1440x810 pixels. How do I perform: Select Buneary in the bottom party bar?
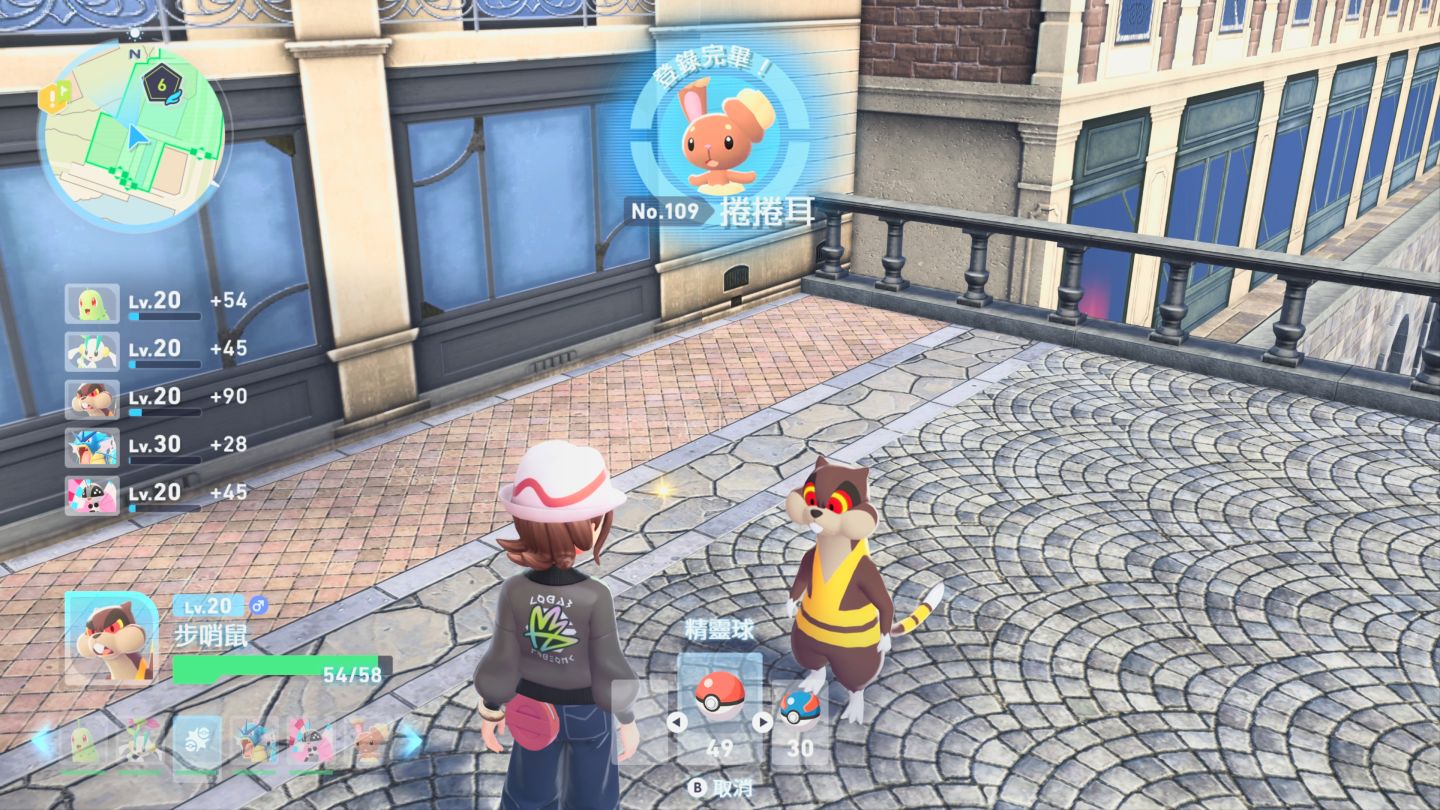368,742
